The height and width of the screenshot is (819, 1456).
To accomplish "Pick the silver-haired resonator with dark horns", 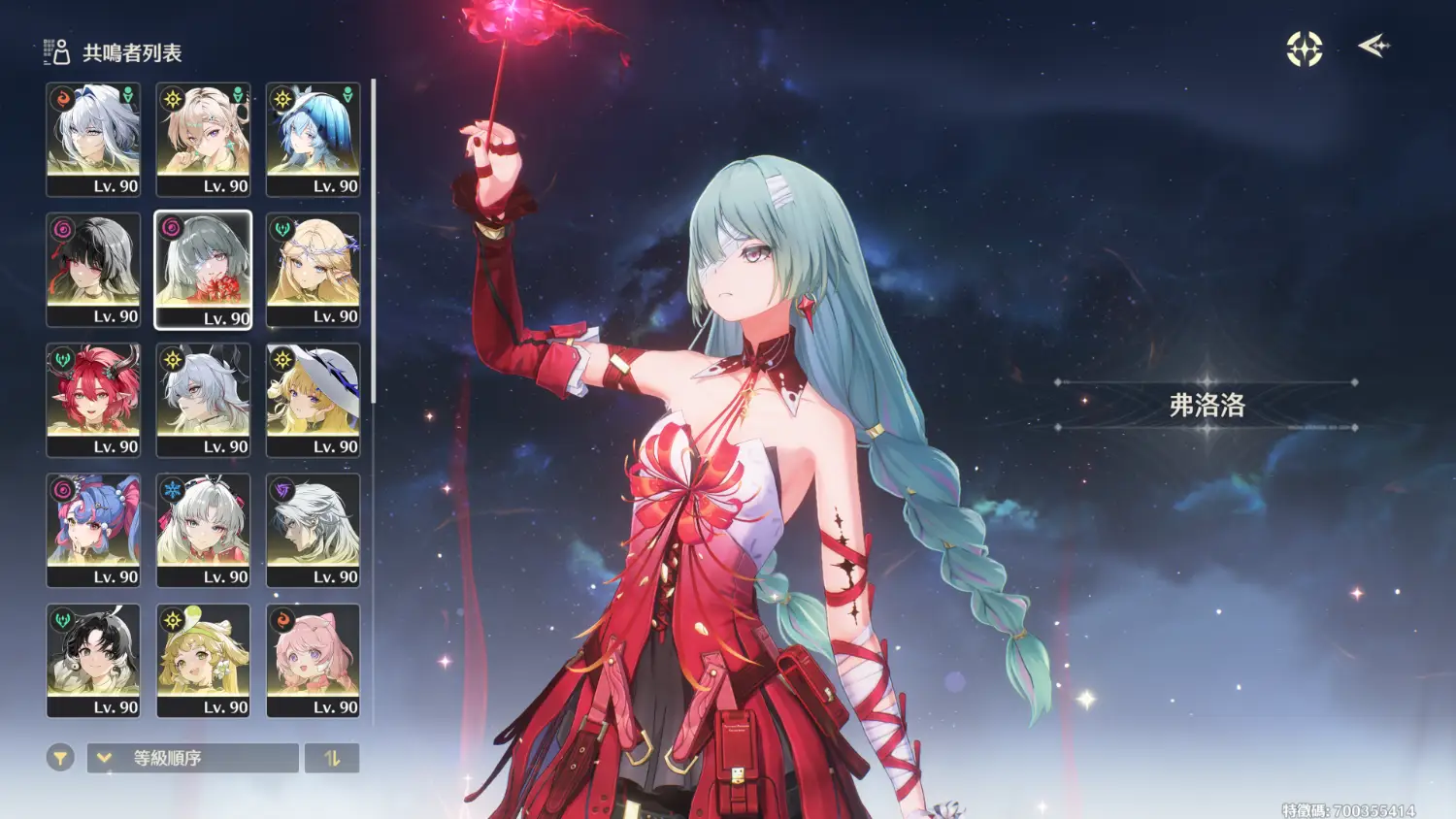I will [x=203, y=400].
